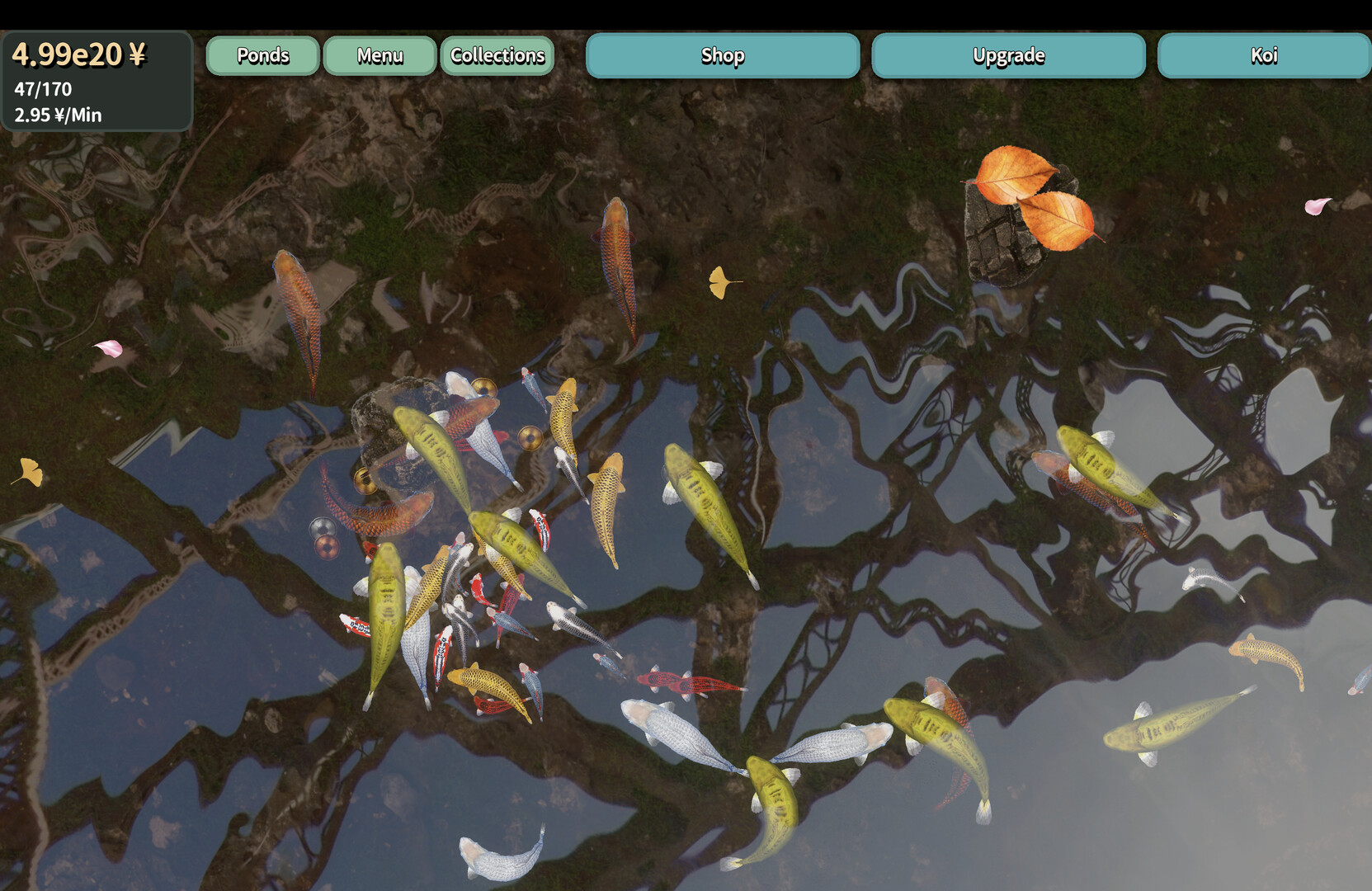Click the Menu button
The width and height of the screenshot is (1372, 891).
pos(380,55)
